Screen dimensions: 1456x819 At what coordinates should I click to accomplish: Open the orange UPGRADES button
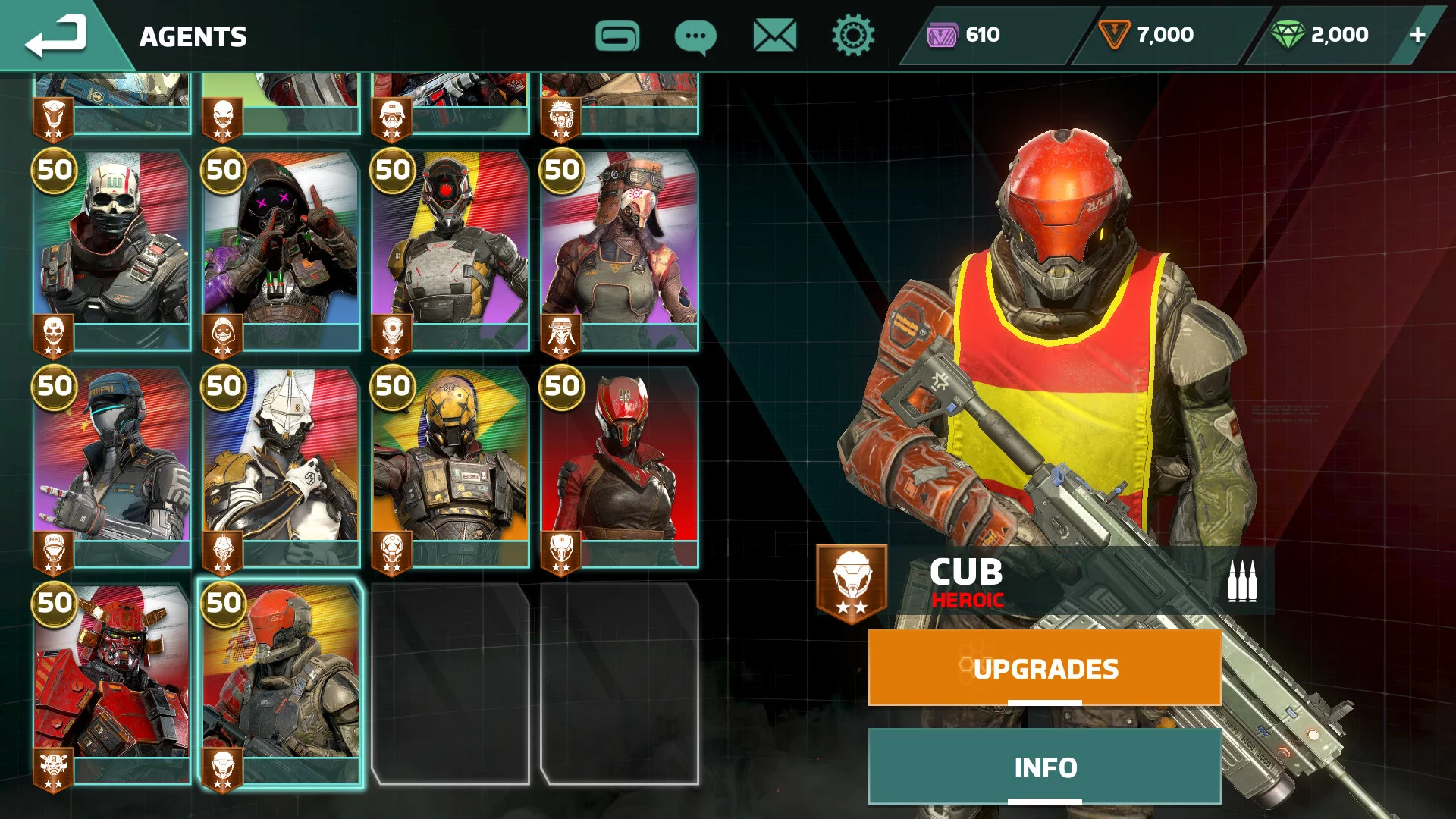click(1044, 668)
